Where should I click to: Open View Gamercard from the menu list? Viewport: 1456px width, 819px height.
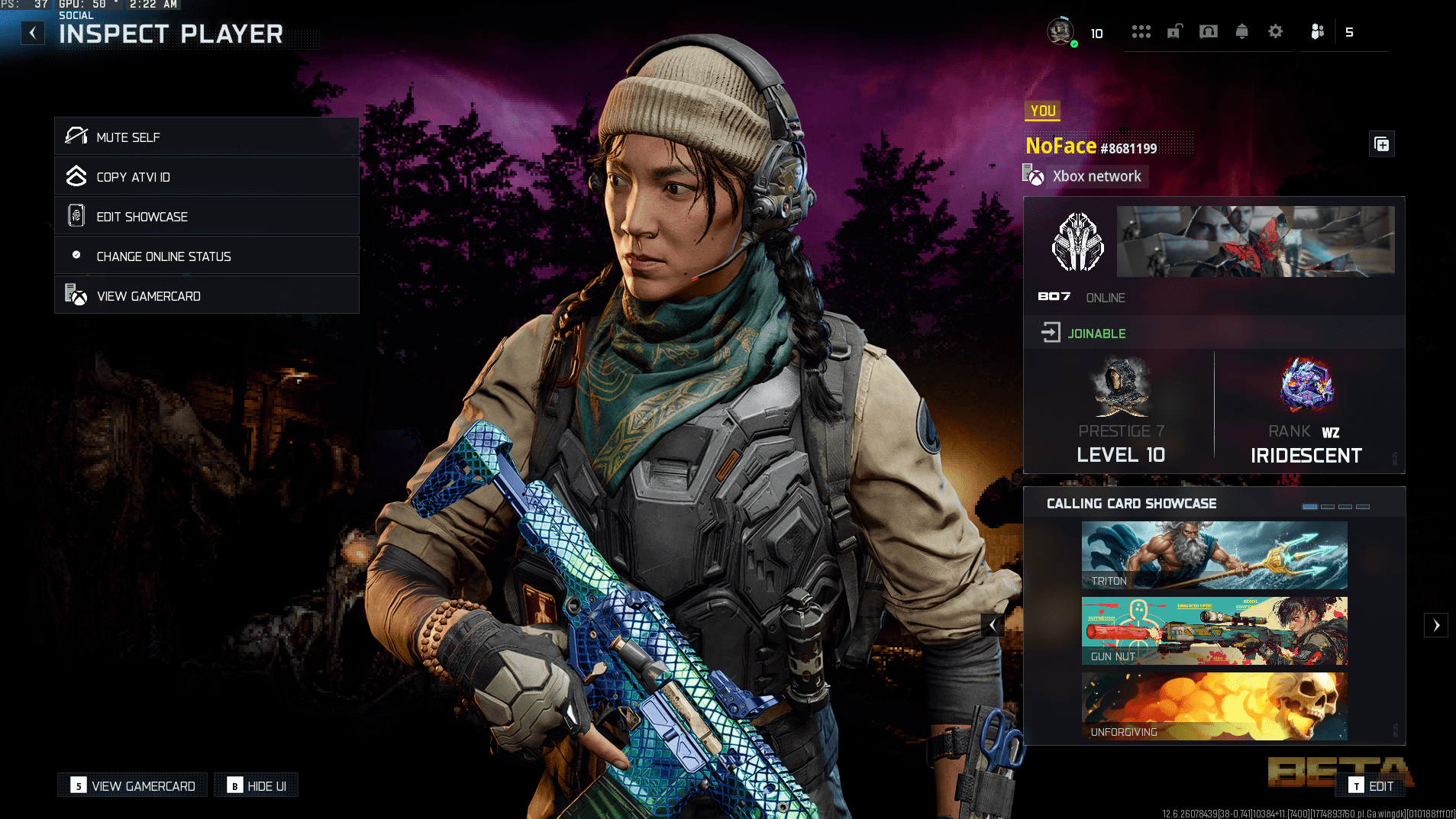point(206,296)
